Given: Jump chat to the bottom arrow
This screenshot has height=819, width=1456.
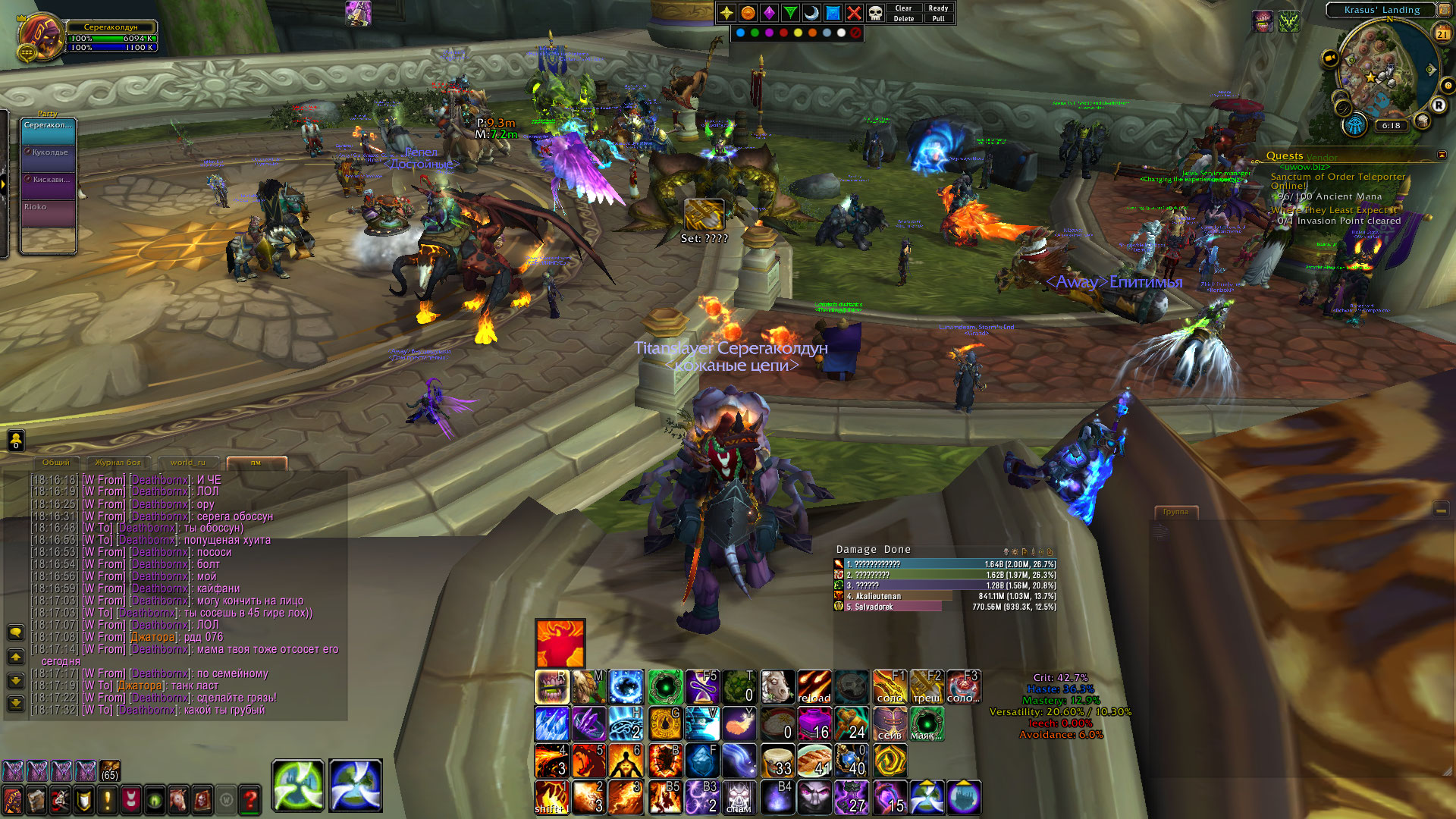Looking at the screenshot, I should pyautogui.click(x=16, y=704).
